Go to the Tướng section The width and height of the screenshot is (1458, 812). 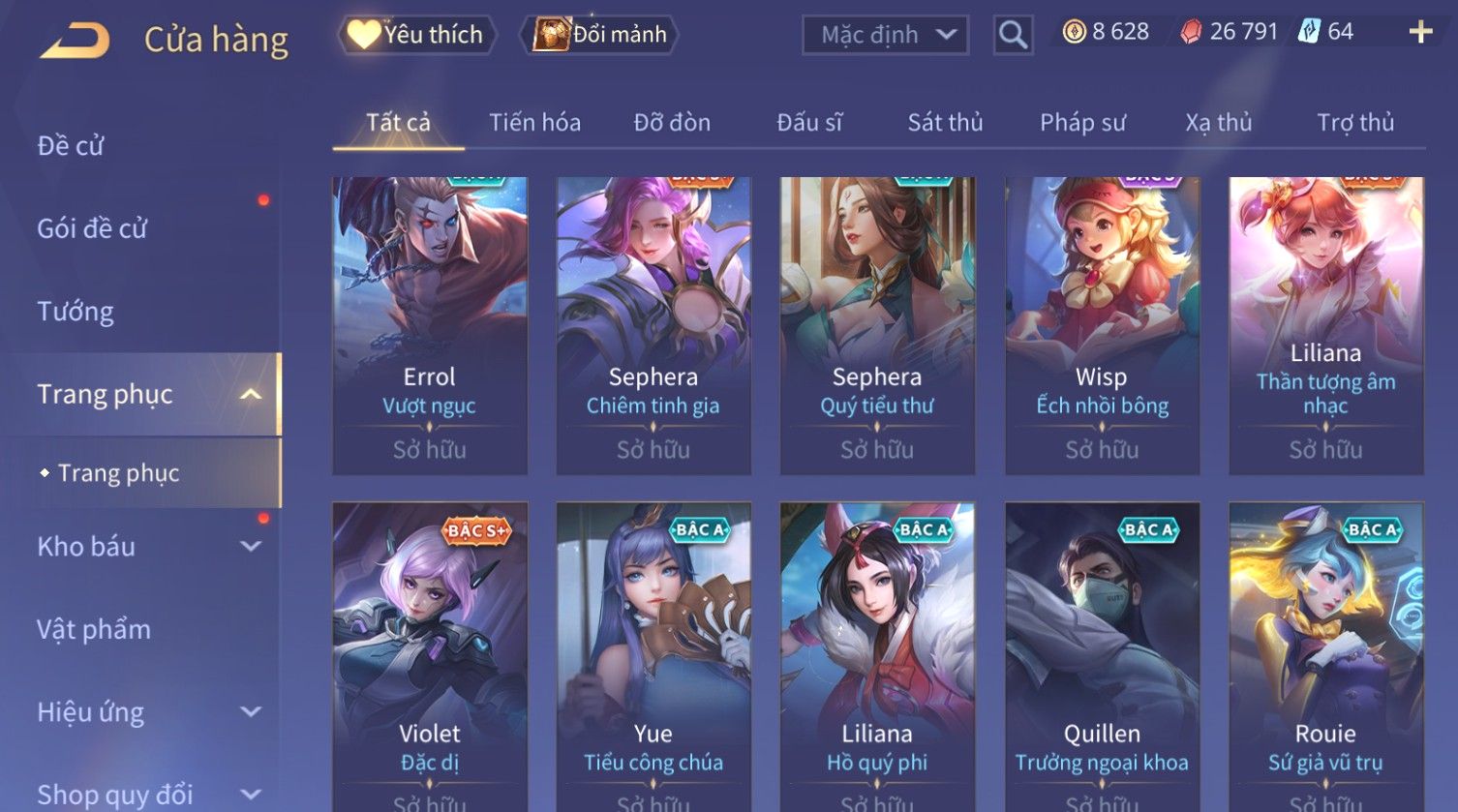76,312
